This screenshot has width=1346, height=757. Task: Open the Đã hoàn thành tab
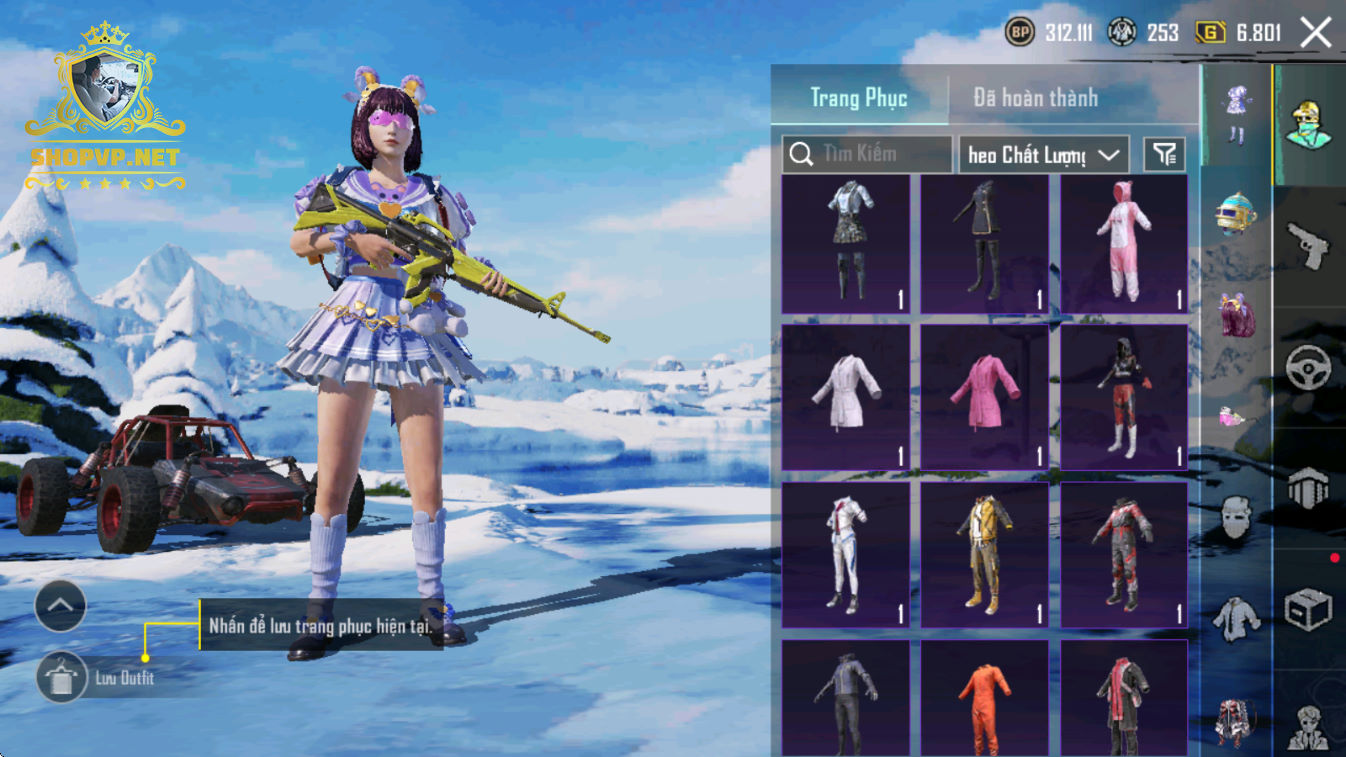1035,97
